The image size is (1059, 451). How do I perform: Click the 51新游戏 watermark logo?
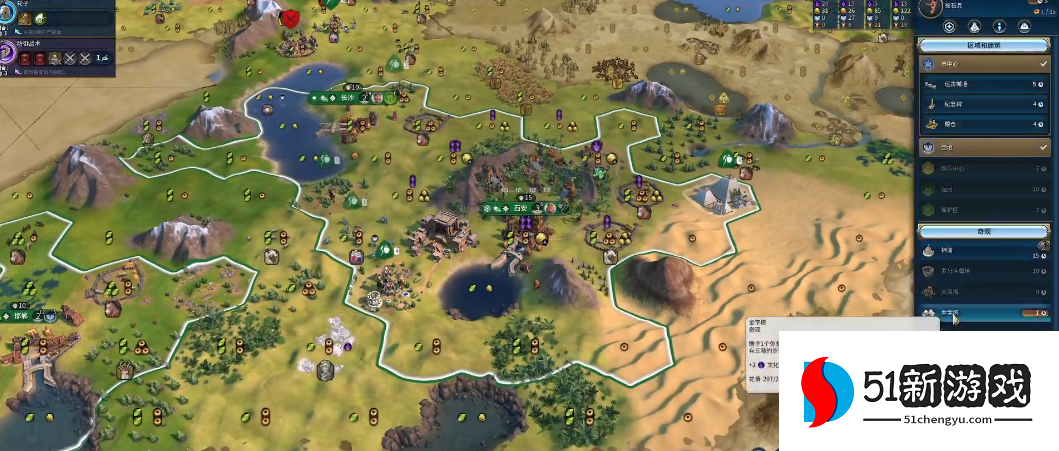916,389
